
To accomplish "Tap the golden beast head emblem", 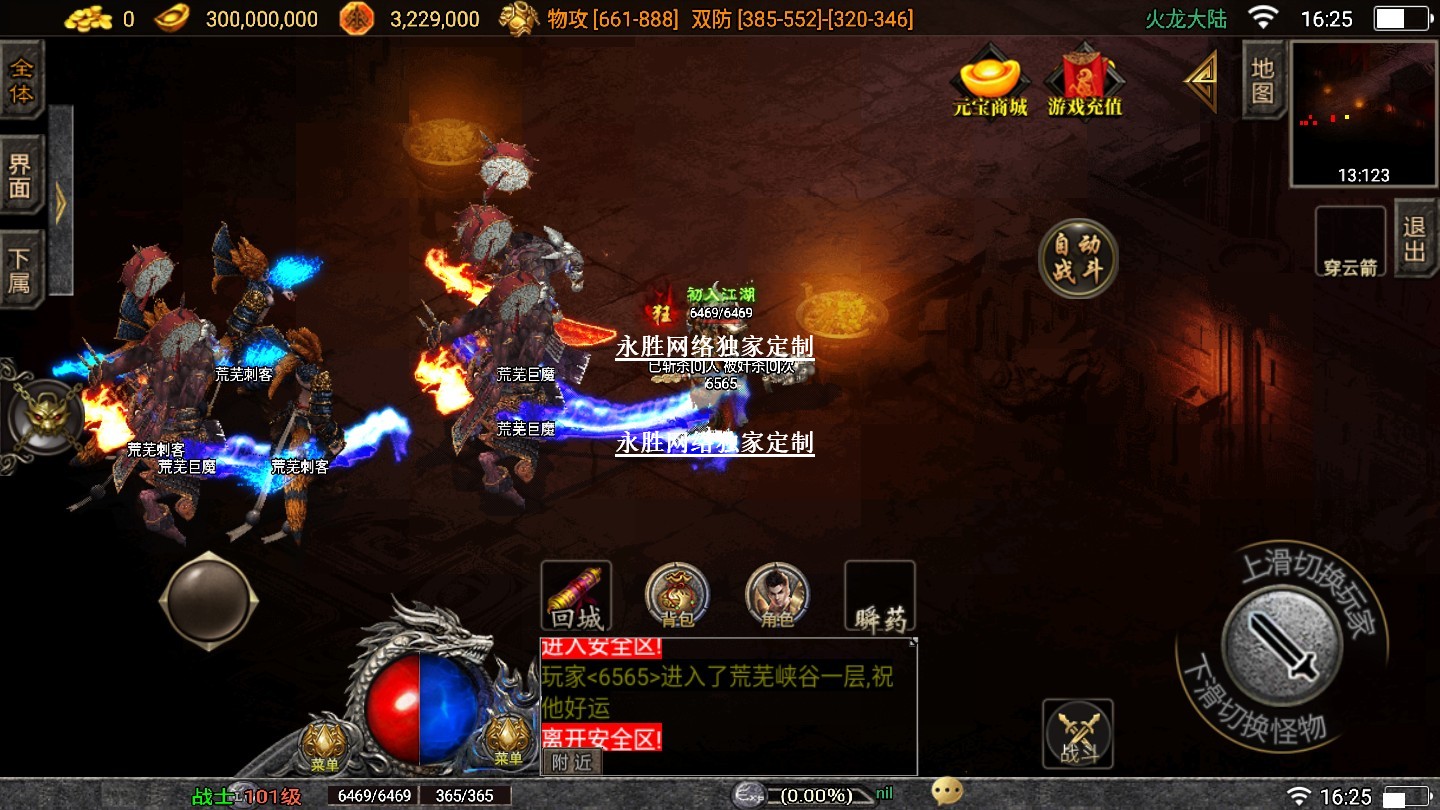I will click(x=45, y=416).
